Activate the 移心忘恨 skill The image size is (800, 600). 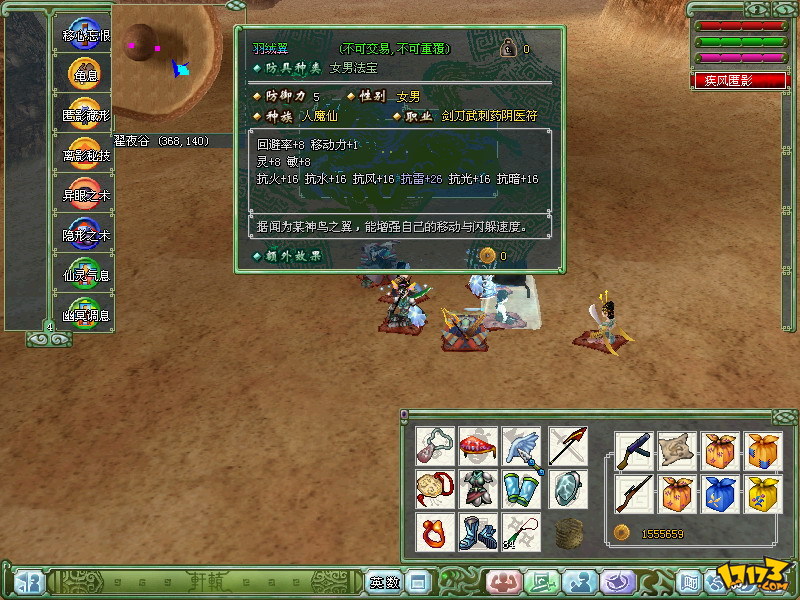(86, 34)
